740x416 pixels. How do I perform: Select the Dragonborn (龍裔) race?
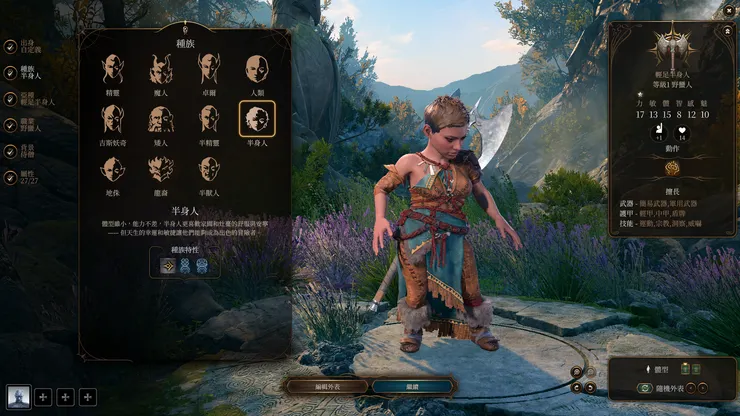click(160, 170)
